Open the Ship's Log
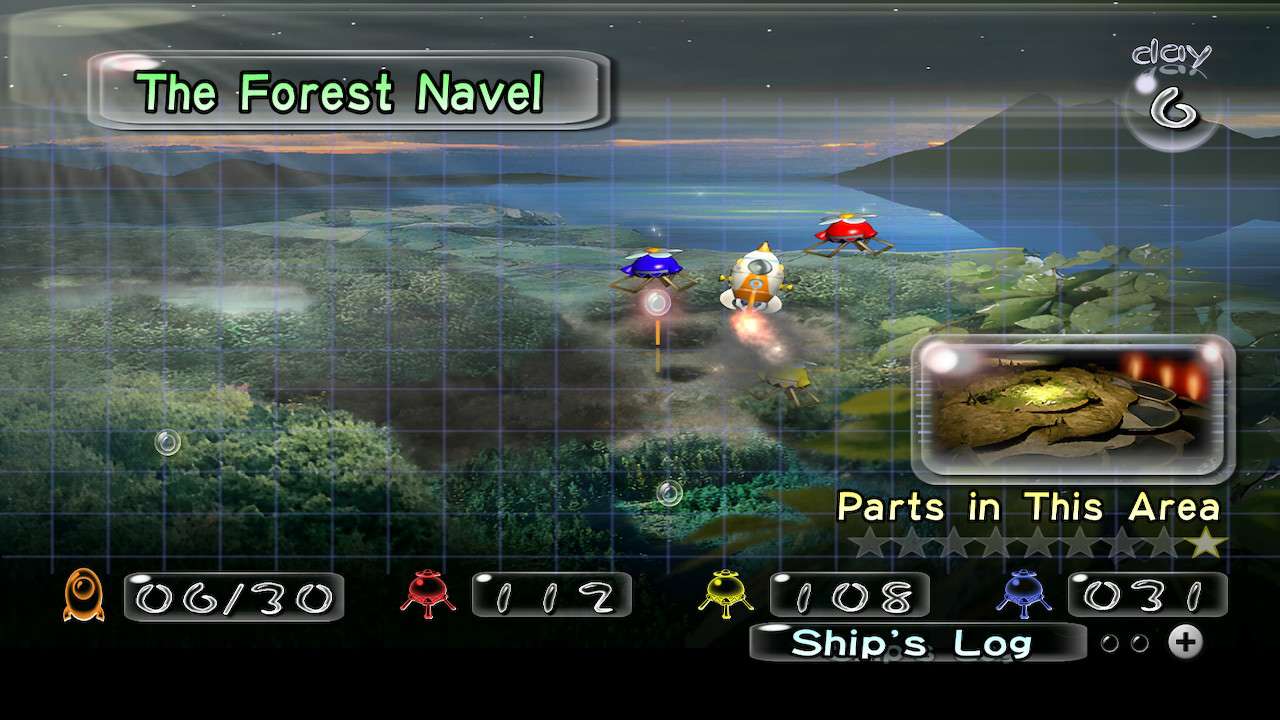Image resolution: width=1280 pixels, height=720 pixels. point(915,644)
